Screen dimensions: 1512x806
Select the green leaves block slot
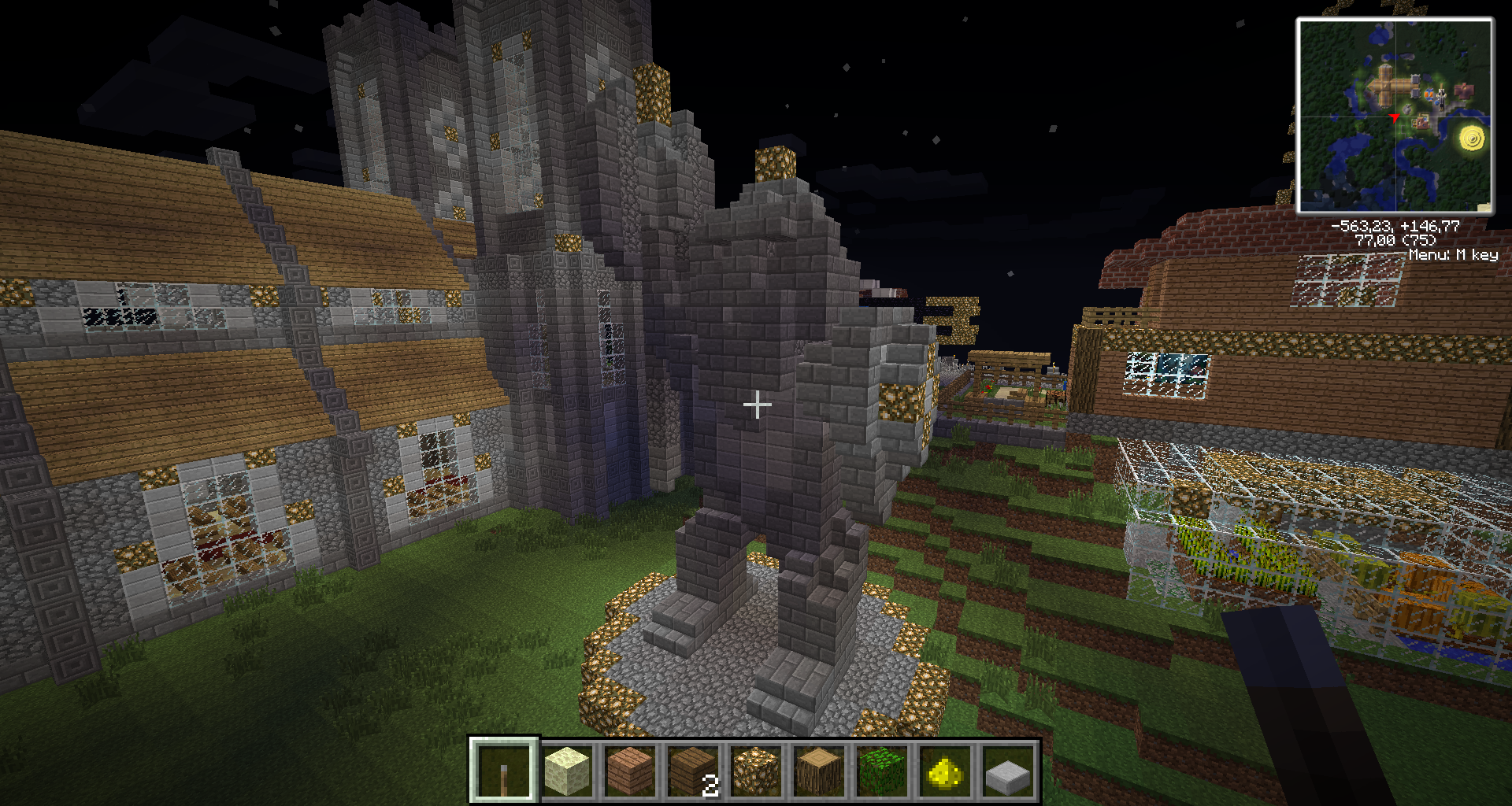click(x=882, y=770)
